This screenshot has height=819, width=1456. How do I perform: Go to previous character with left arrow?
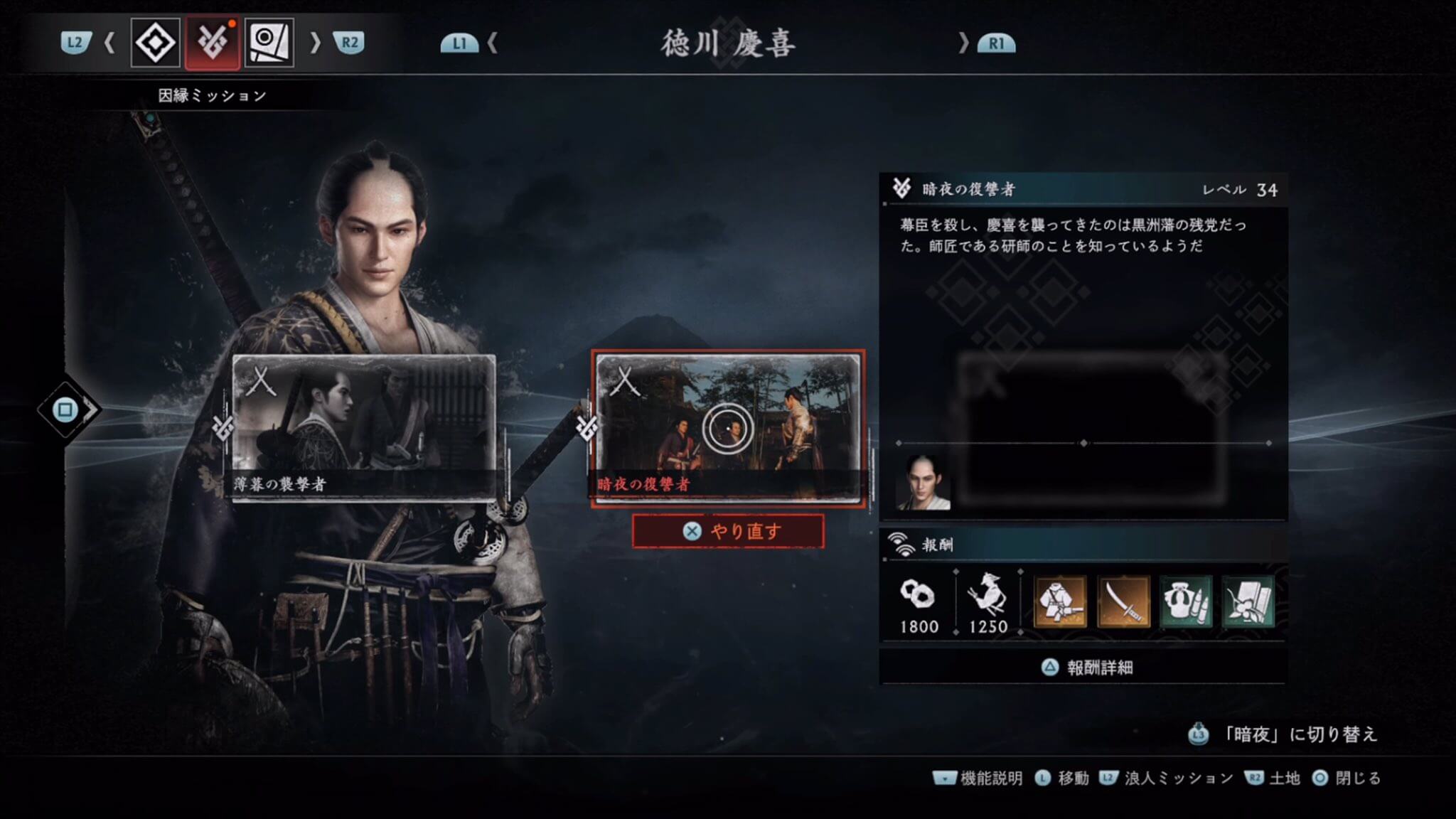tap(492, 43)
